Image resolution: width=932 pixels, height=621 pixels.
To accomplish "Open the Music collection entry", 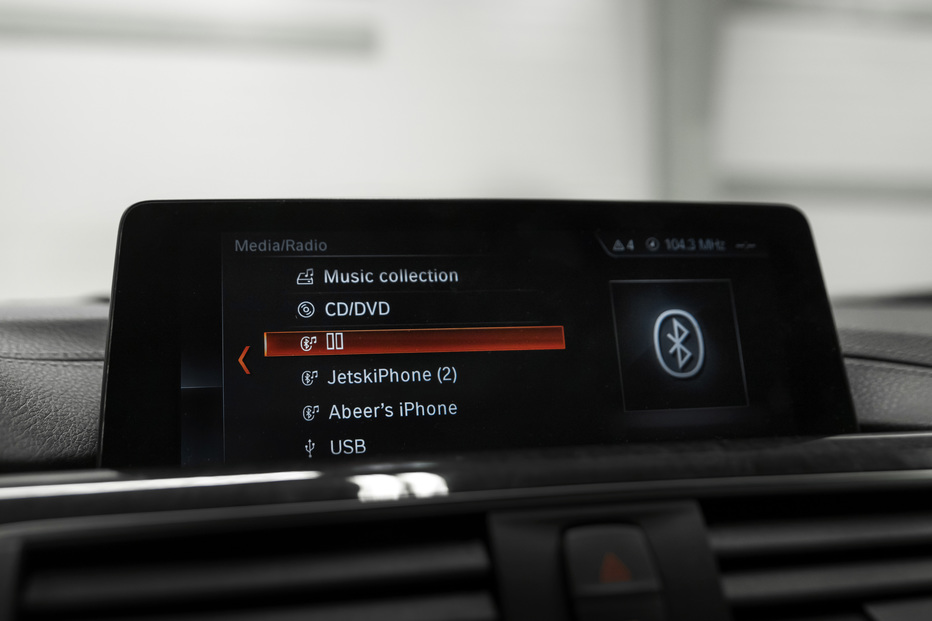I will (390, 276).
